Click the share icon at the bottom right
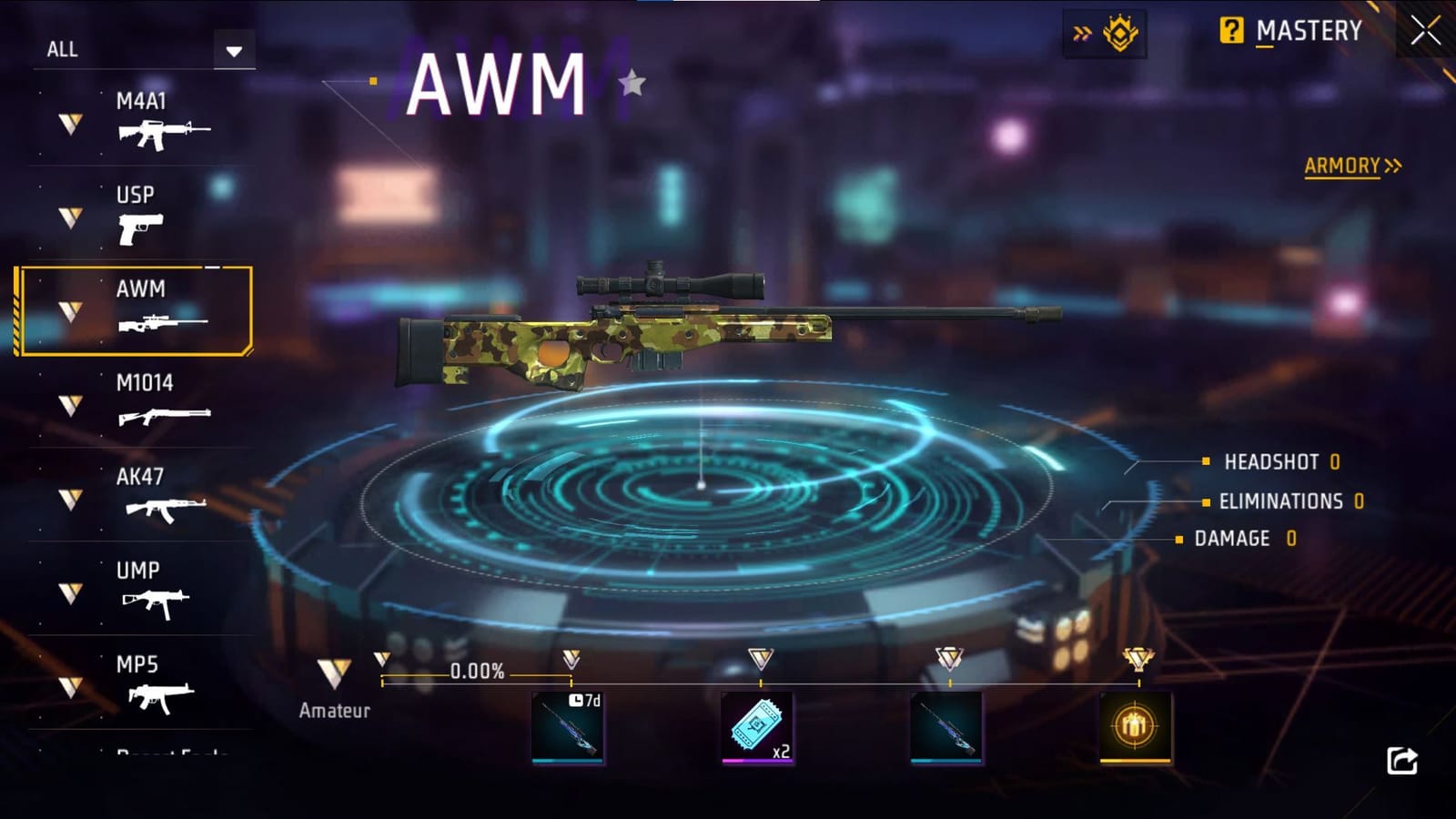The image size is (1456, 819). 1403,758
